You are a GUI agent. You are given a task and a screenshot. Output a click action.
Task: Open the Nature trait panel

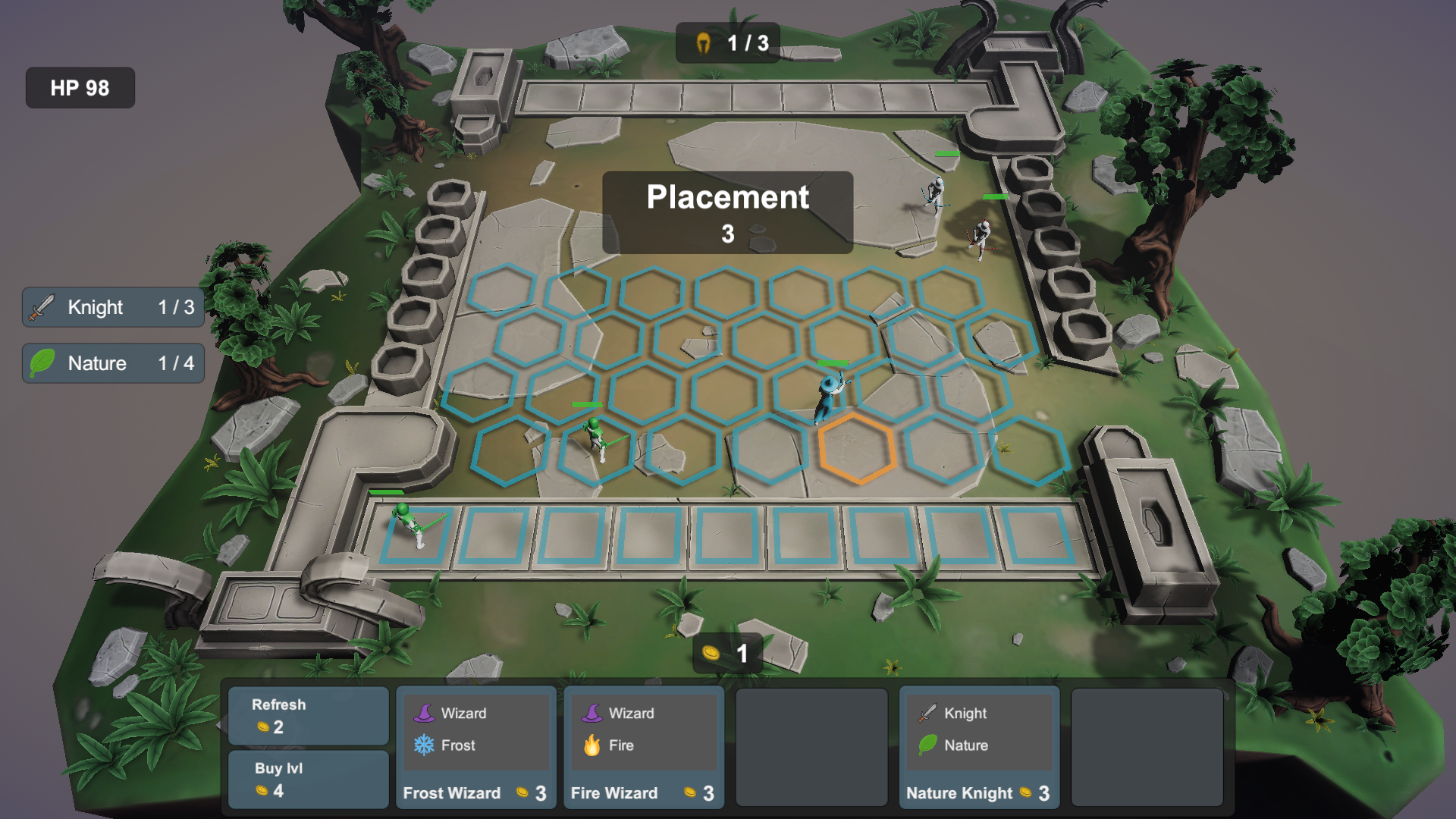tap(113, 363)
